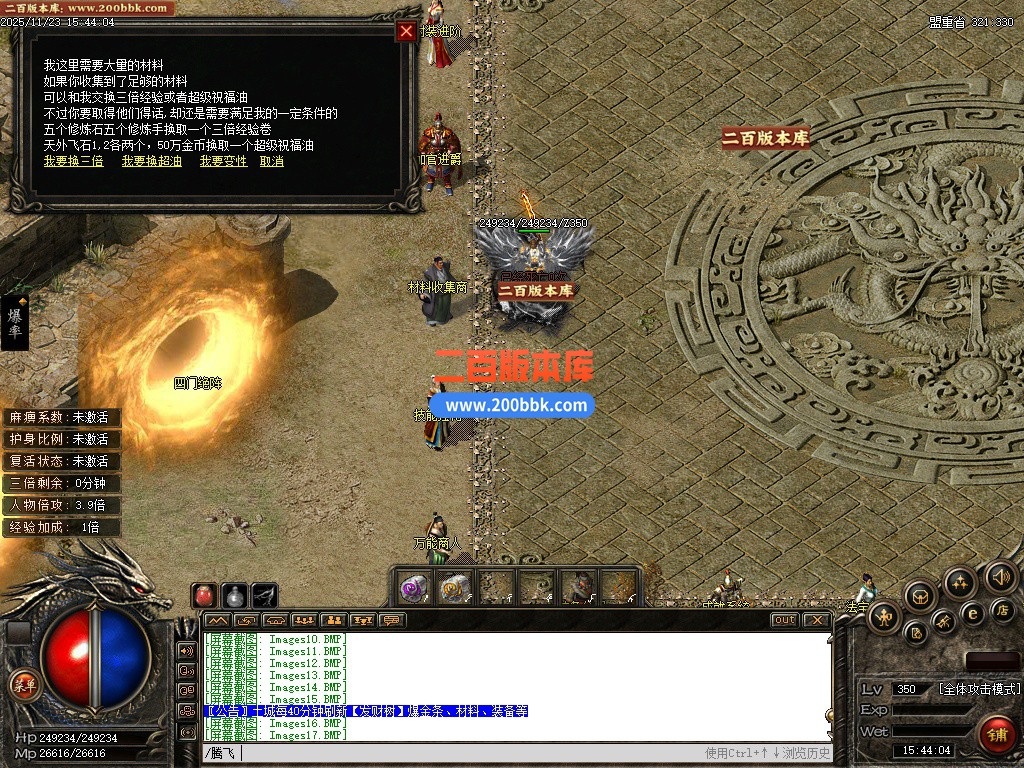Viewport: 1024px width, 768px height.
Task: Click the purple spiral scroll hotbar slot
Action: (x=414, y=588)
